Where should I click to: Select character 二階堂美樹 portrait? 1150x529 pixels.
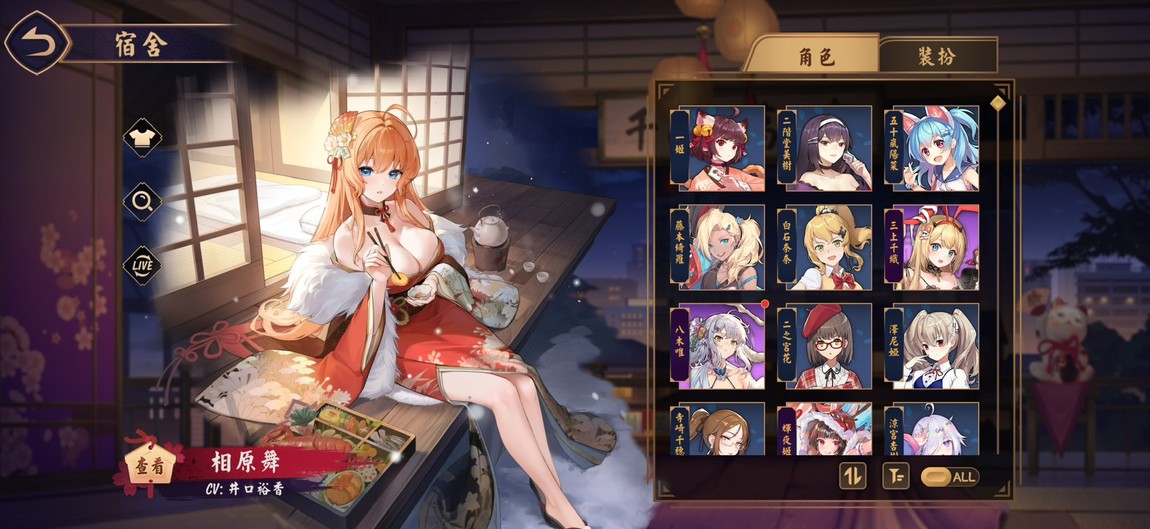[x=828, y=148]
